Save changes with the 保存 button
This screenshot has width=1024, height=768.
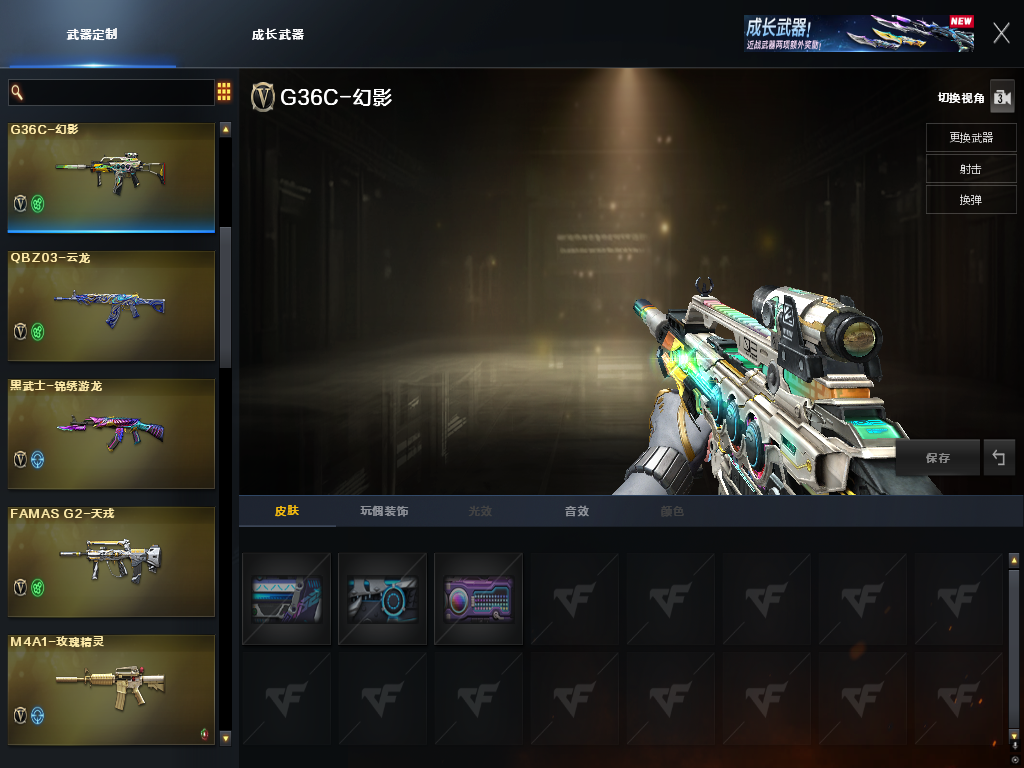[x=937, y=458]
